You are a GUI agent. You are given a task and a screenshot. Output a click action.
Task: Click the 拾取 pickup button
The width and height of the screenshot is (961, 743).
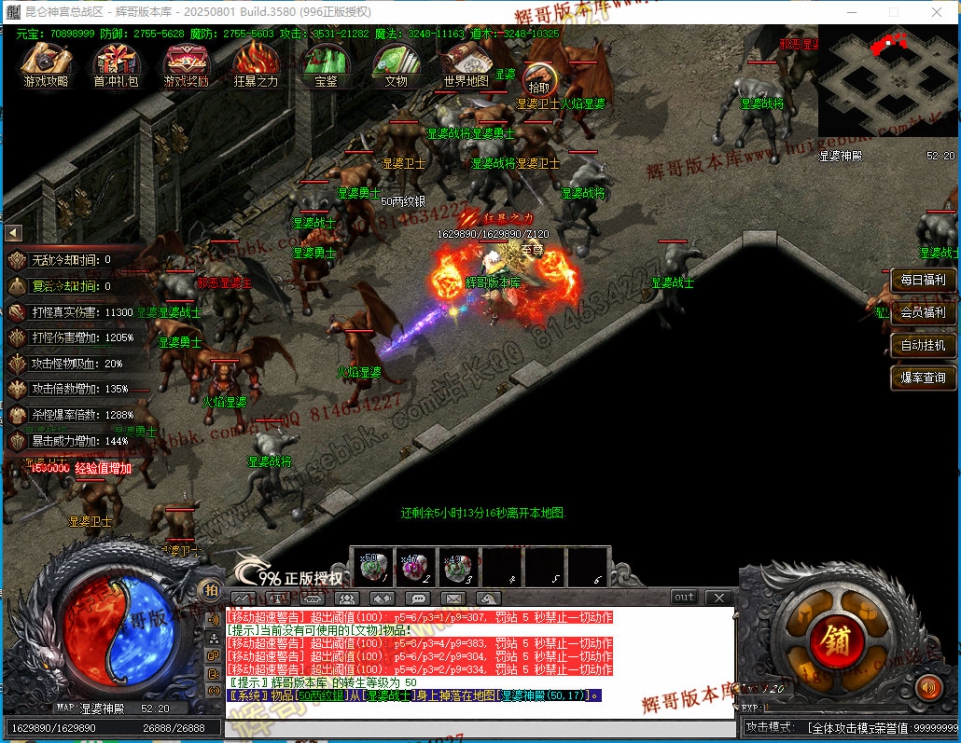pyautogui.click(x=539, y=78)
